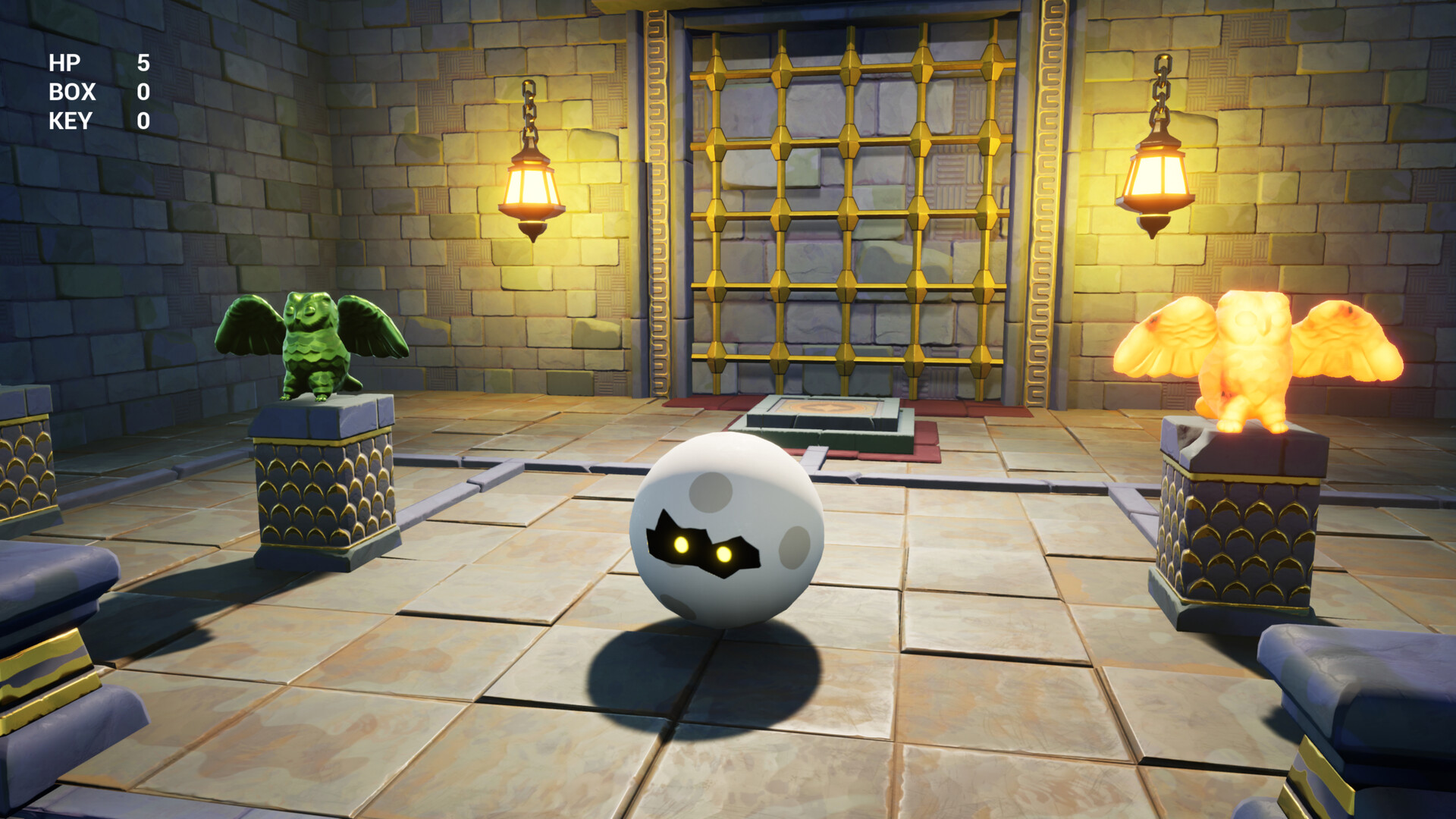Viewport: 1456px width, 819px height.
Task: Click the KEY counter in the HUD
Action: click(143, 120)
